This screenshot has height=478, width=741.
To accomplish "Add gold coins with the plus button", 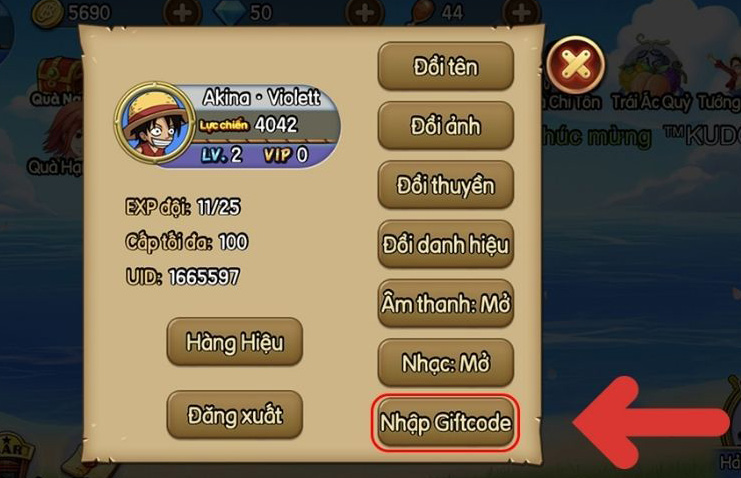I will 182,13.
